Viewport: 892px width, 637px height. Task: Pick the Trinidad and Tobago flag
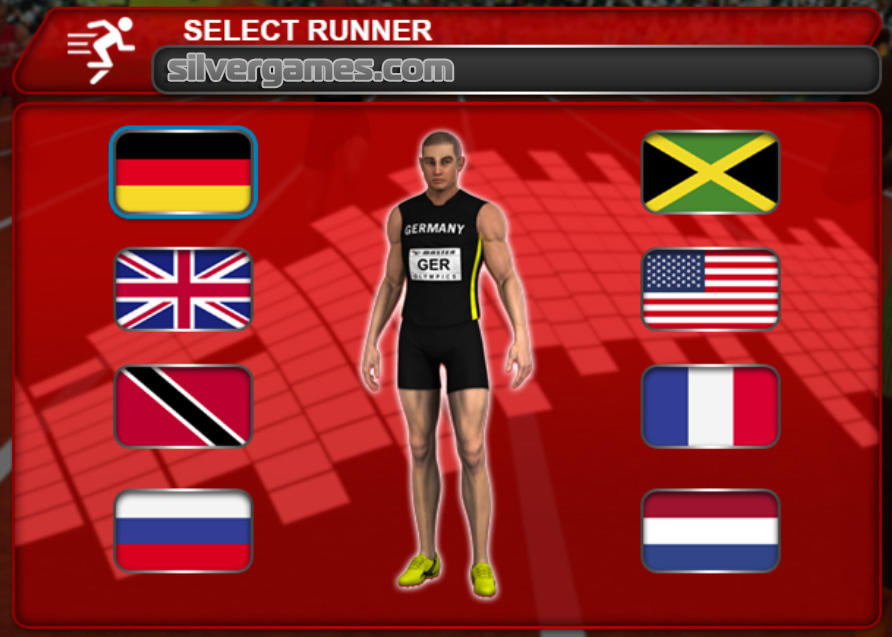tap(183, 407)
